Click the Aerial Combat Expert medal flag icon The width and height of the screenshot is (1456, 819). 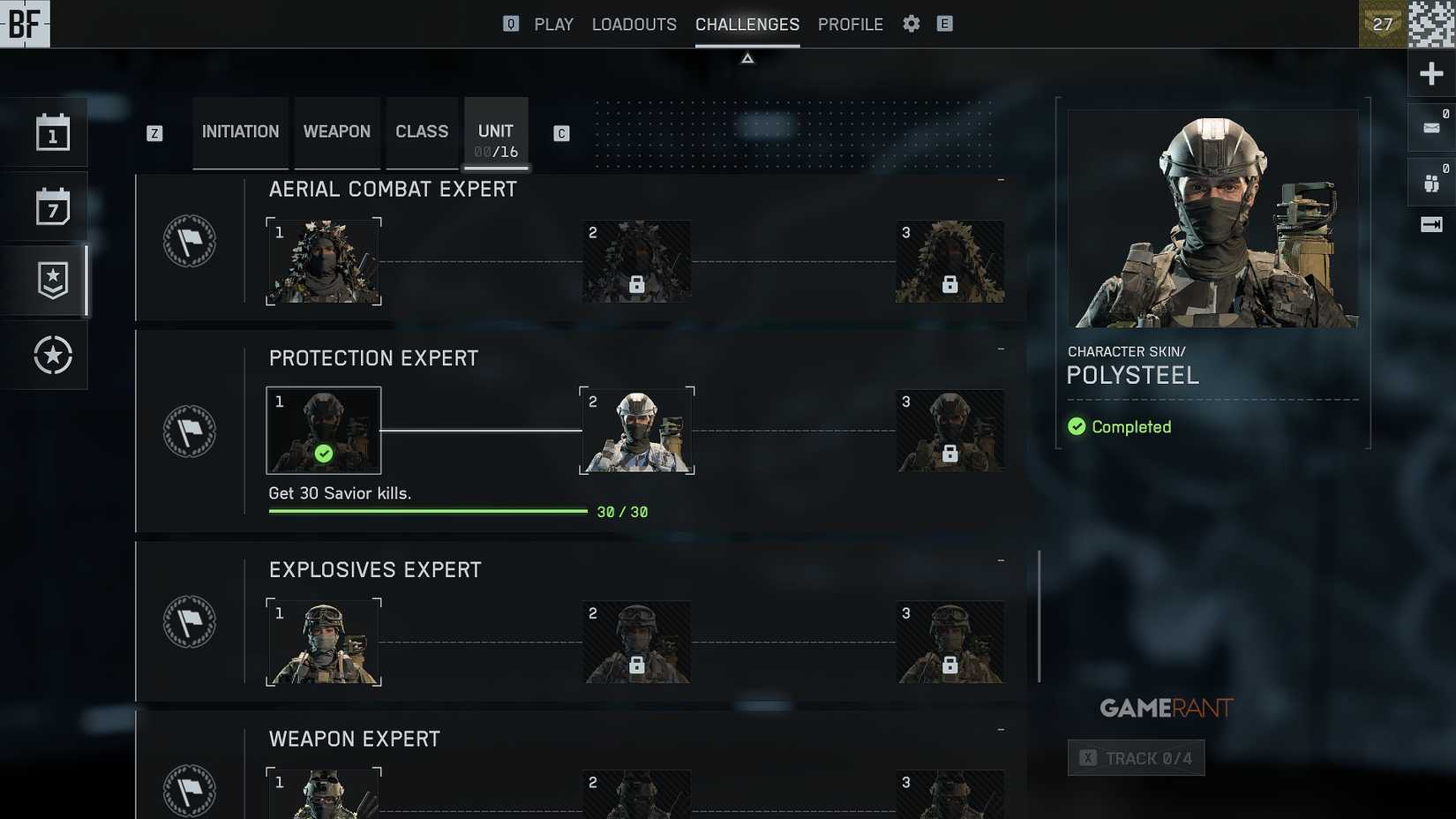coord(189,242)
